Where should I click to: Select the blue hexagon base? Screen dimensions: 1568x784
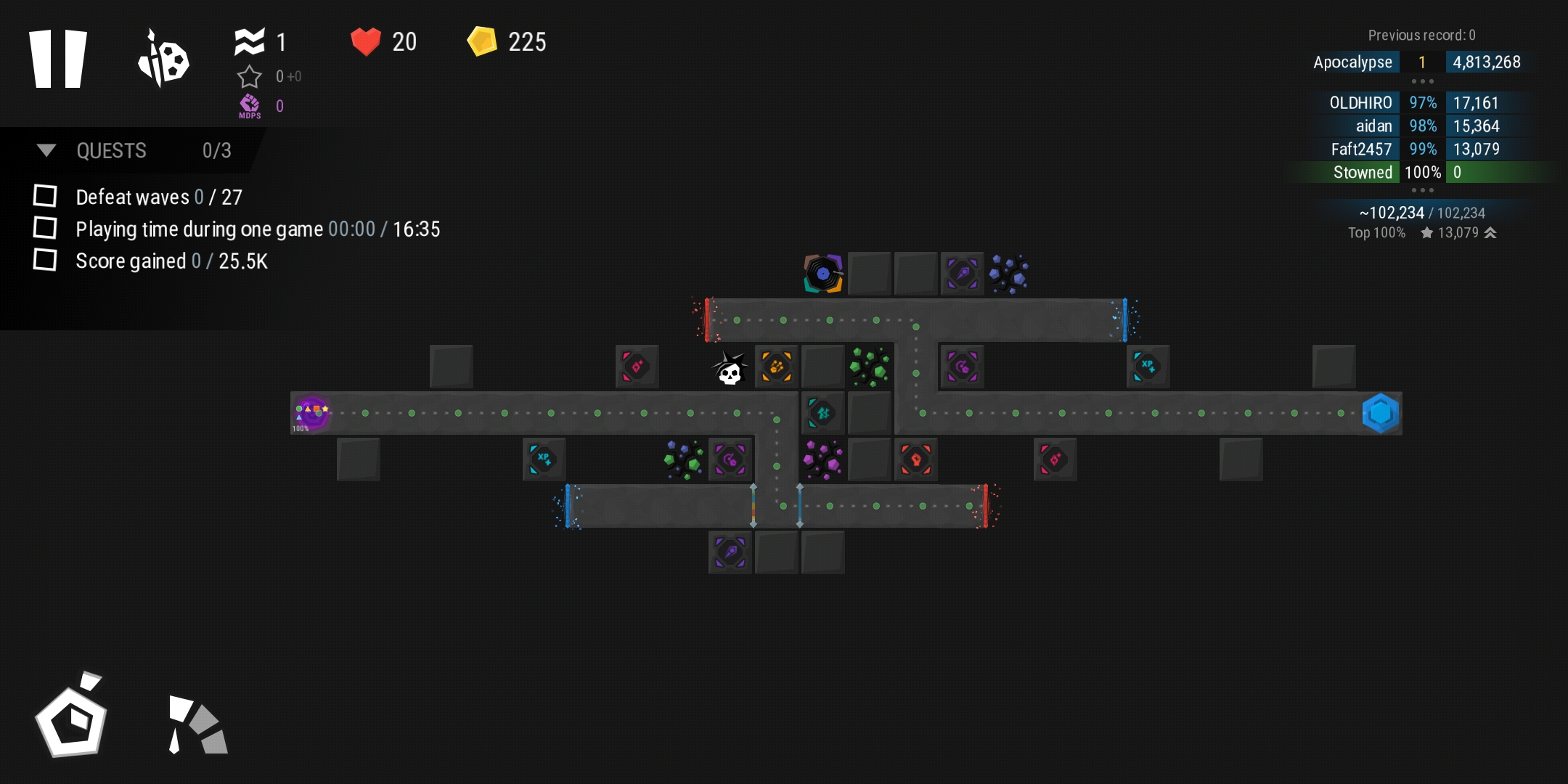pos(1380,413)
